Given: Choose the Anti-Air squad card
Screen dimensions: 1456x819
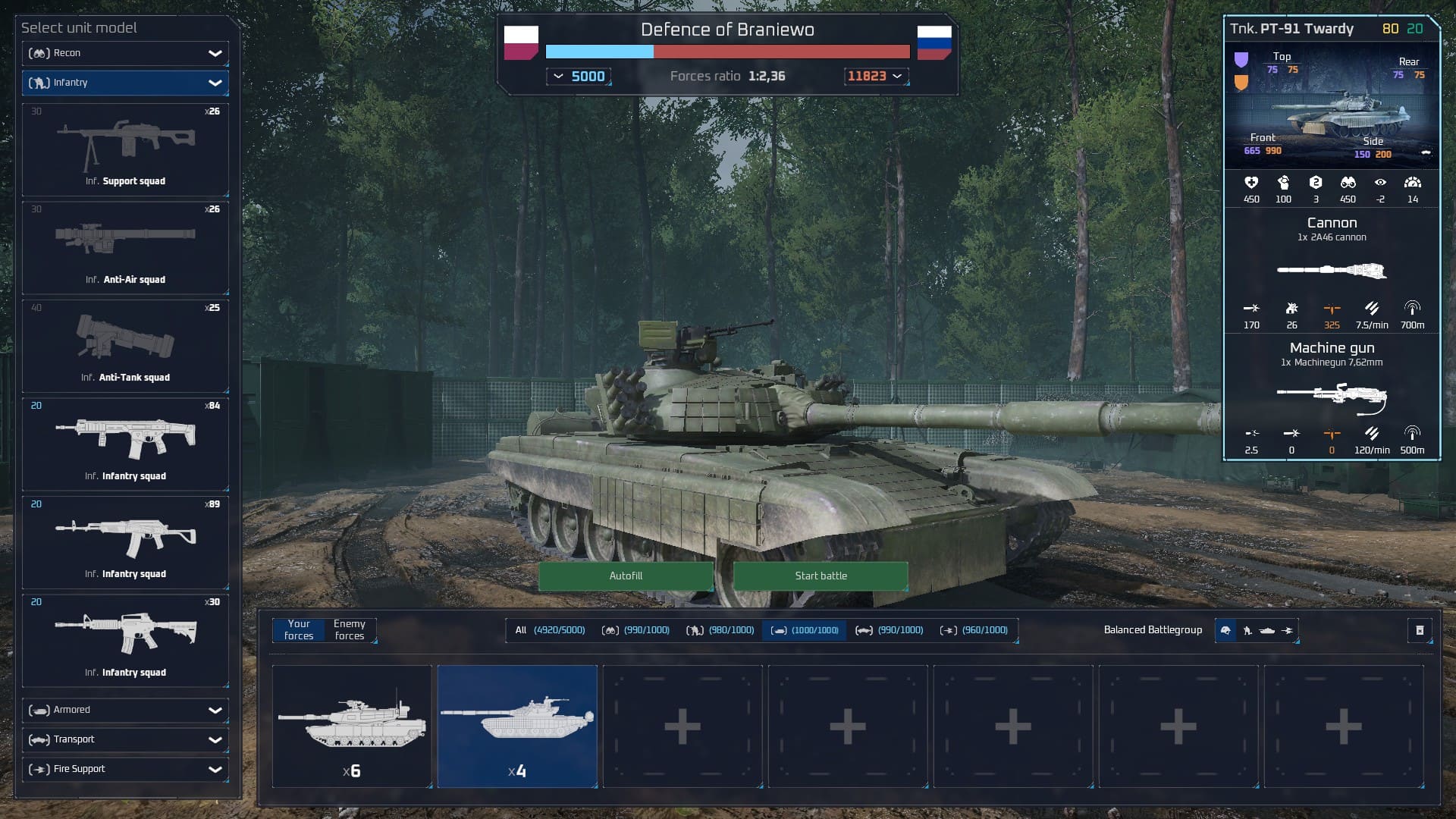Looking at the screenshot, I should (x=125, y=247).
